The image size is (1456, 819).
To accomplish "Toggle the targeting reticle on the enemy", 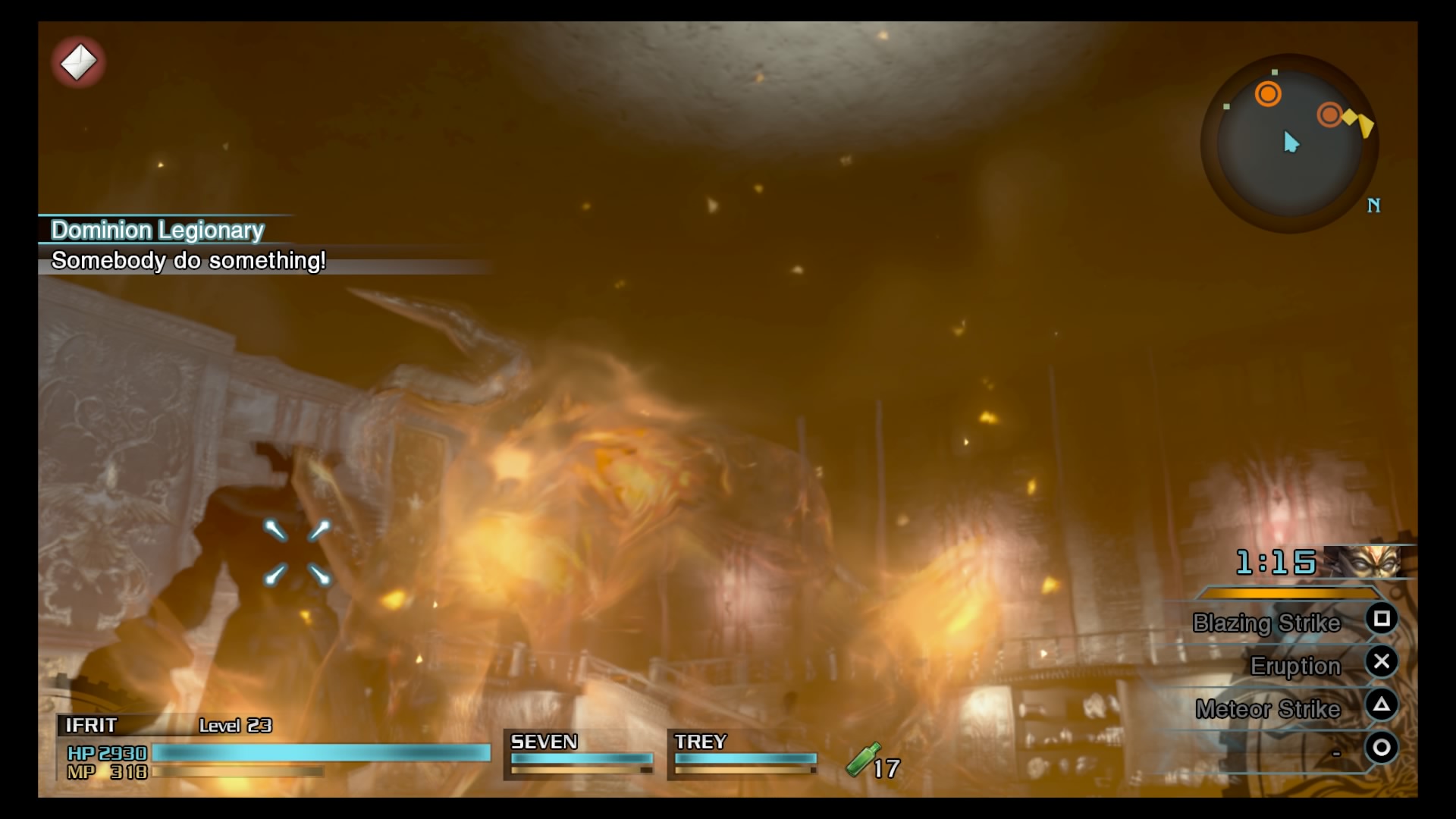I will [x=297, y=553].
